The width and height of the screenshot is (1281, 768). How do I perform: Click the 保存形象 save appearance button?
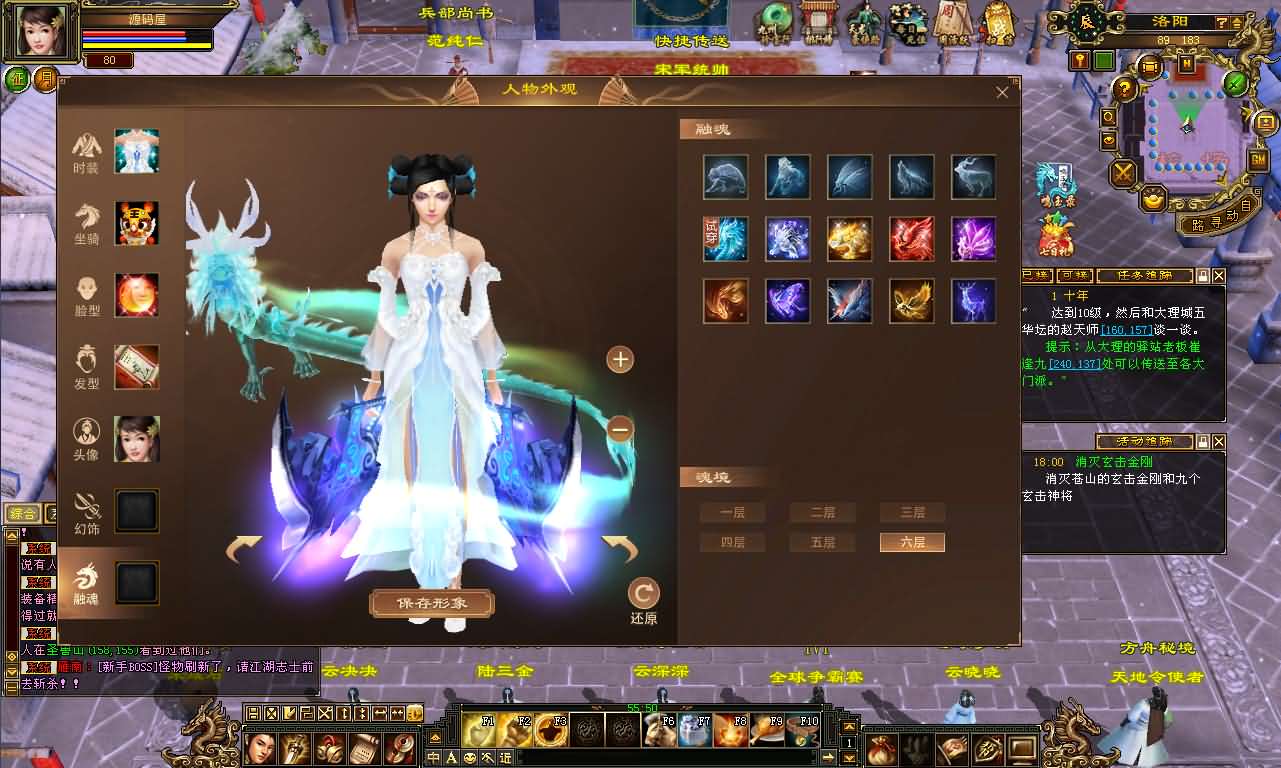click(x=432, y=603)
